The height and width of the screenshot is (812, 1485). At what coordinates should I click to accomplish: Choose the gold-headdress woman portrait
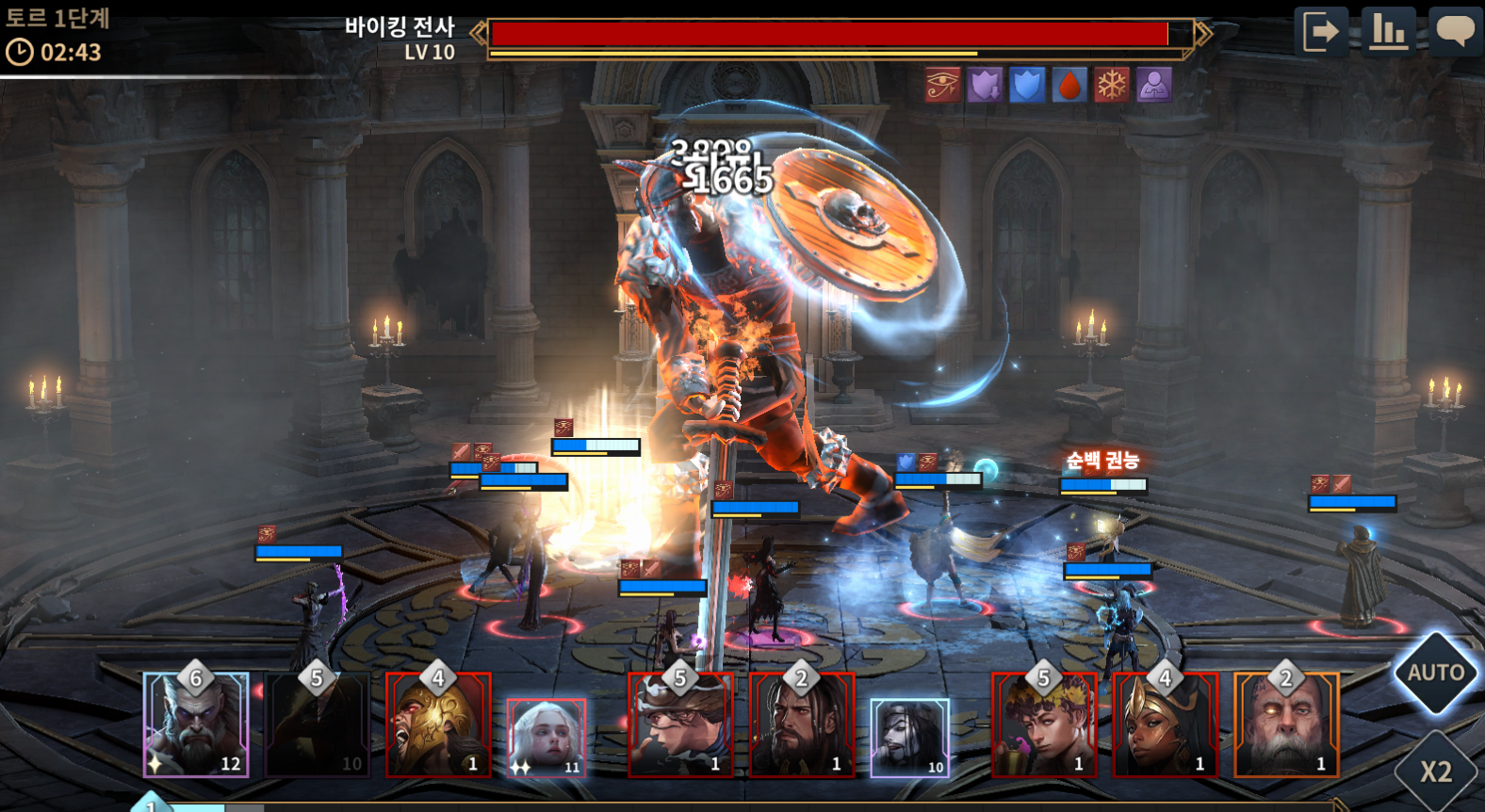pos(1166,725)
